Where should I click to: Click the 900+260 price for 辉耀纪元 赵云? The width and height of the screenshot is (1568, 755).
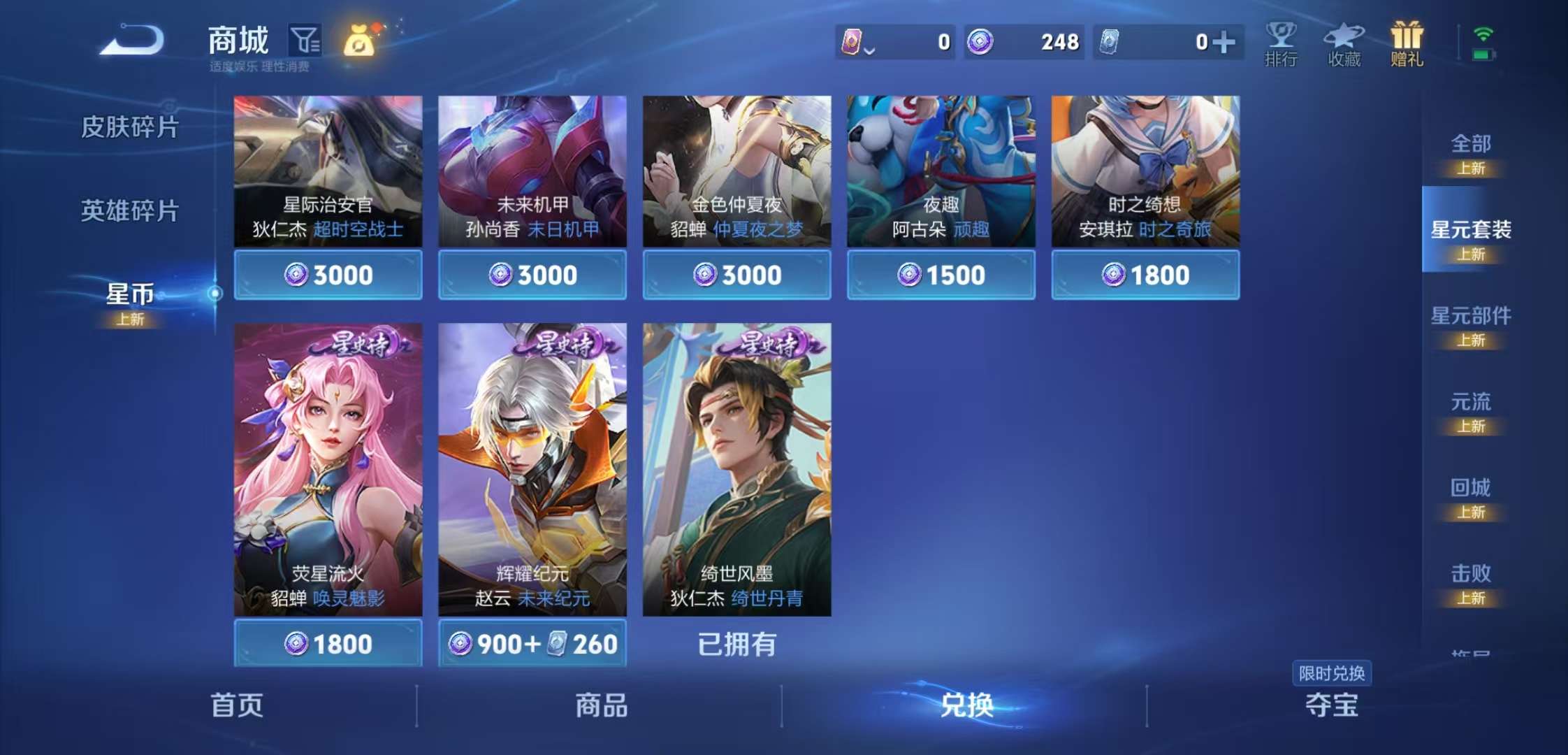(x=532, y=643)
